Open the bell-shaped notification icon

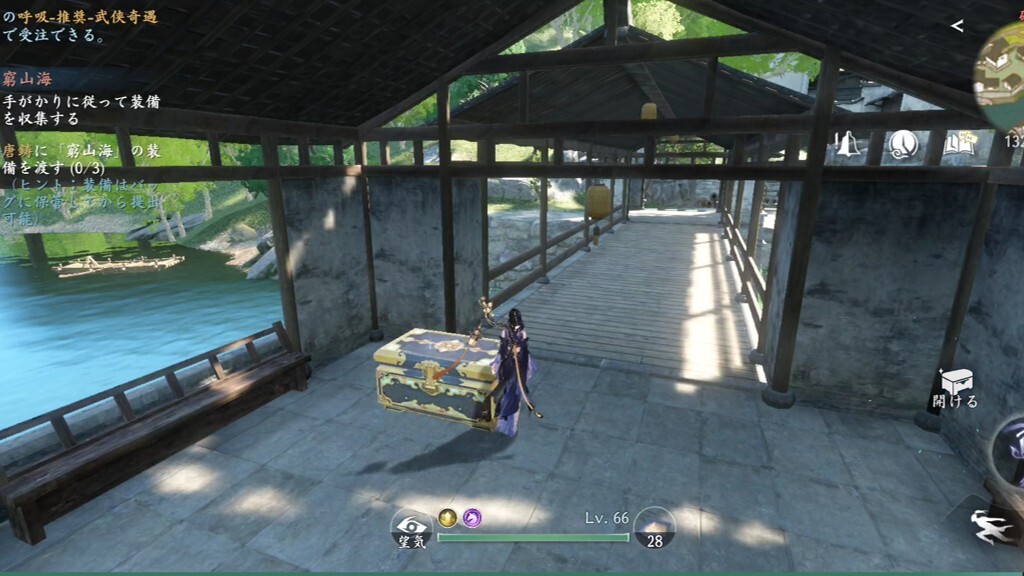coord(848,146)
